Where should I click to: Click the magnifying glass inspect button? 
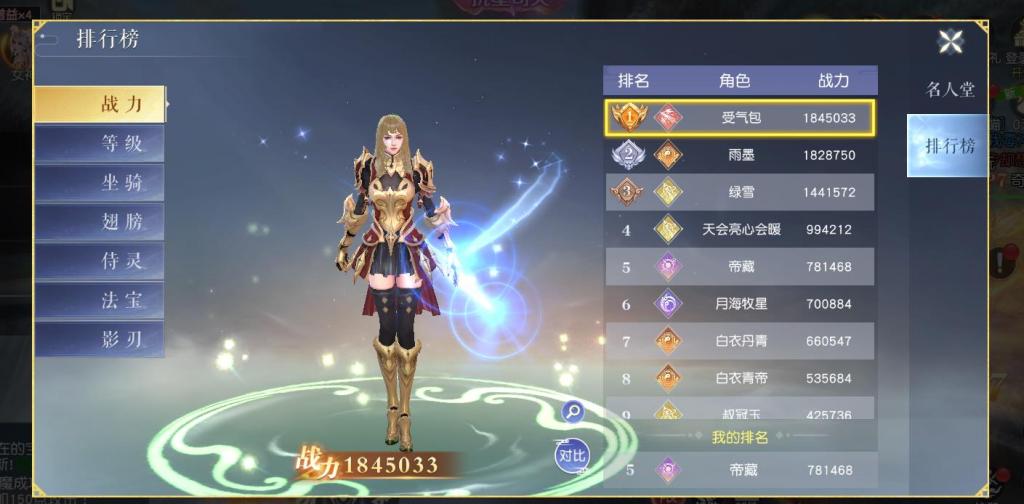(573, 410)
